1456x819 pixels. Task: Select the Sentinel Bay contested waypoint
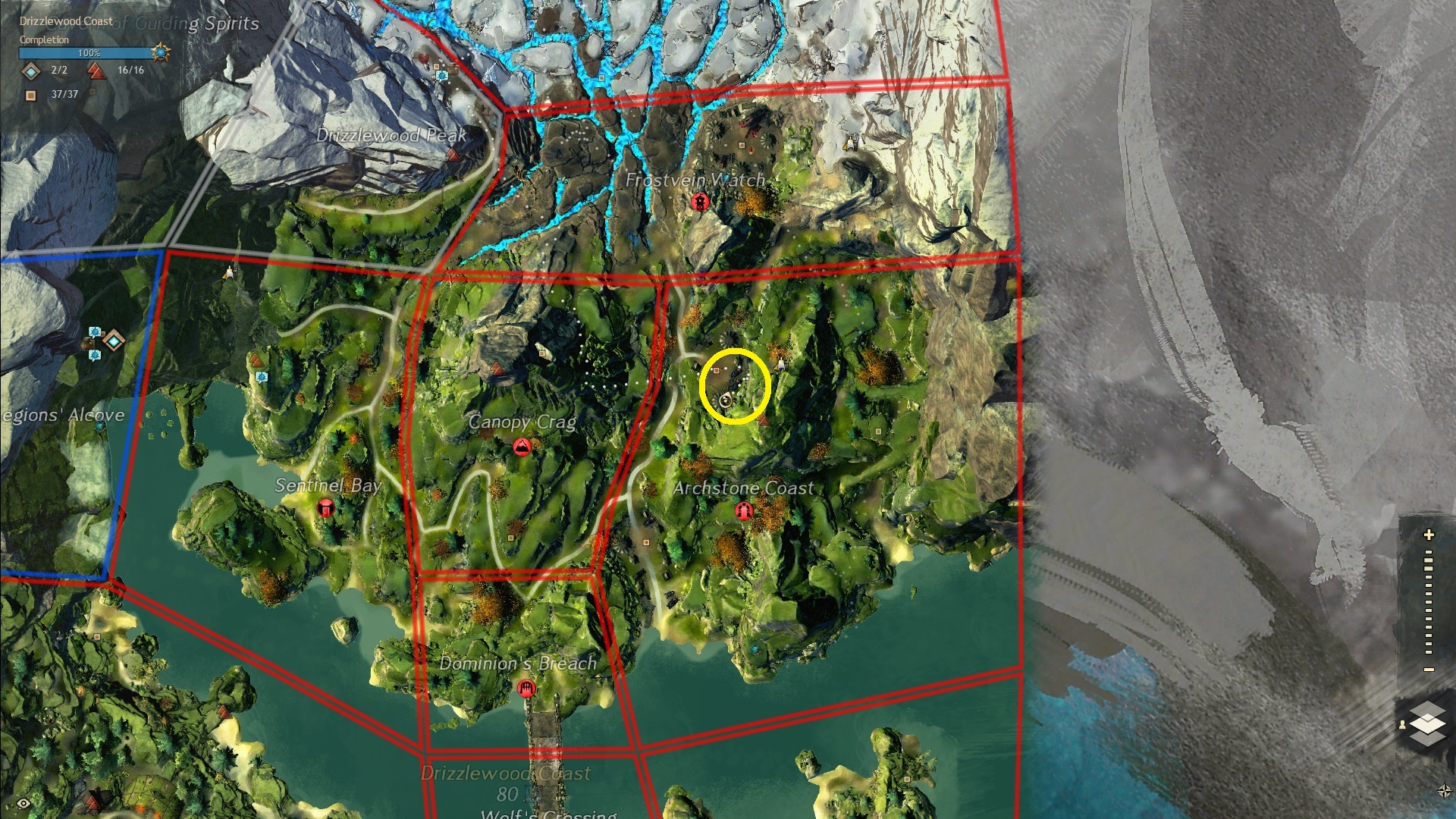click(325, 508)
